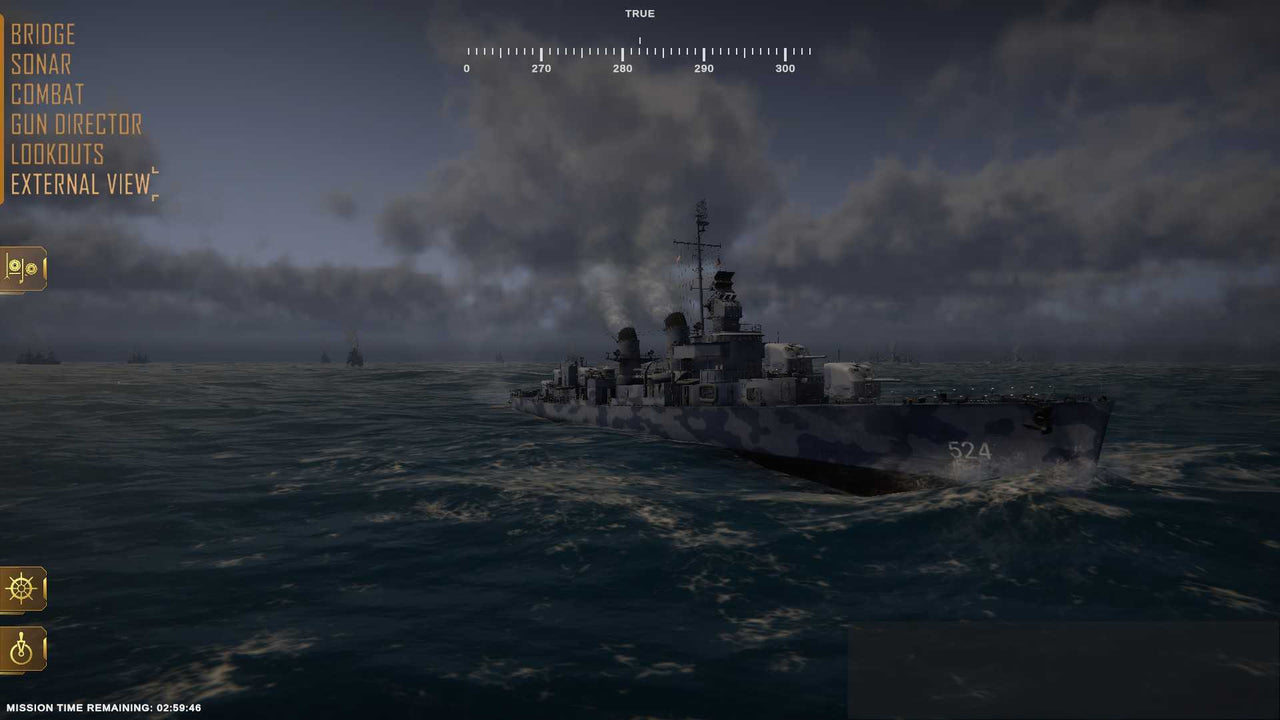
Task: Switch to the GUN DIRECTOR view
Action: 75,124
